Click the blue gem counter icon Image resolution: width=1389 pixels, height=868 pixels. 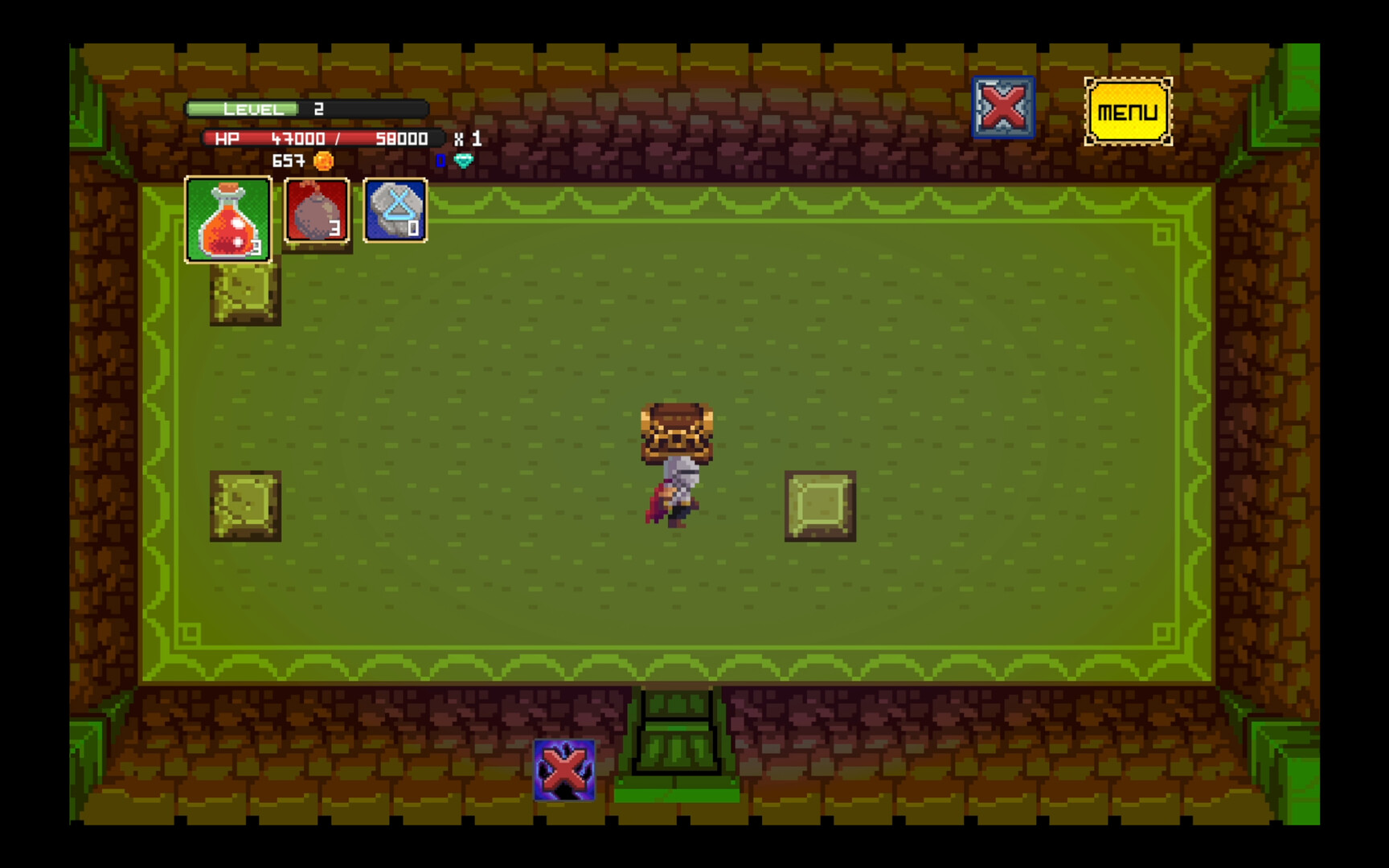tap(461, 162)
